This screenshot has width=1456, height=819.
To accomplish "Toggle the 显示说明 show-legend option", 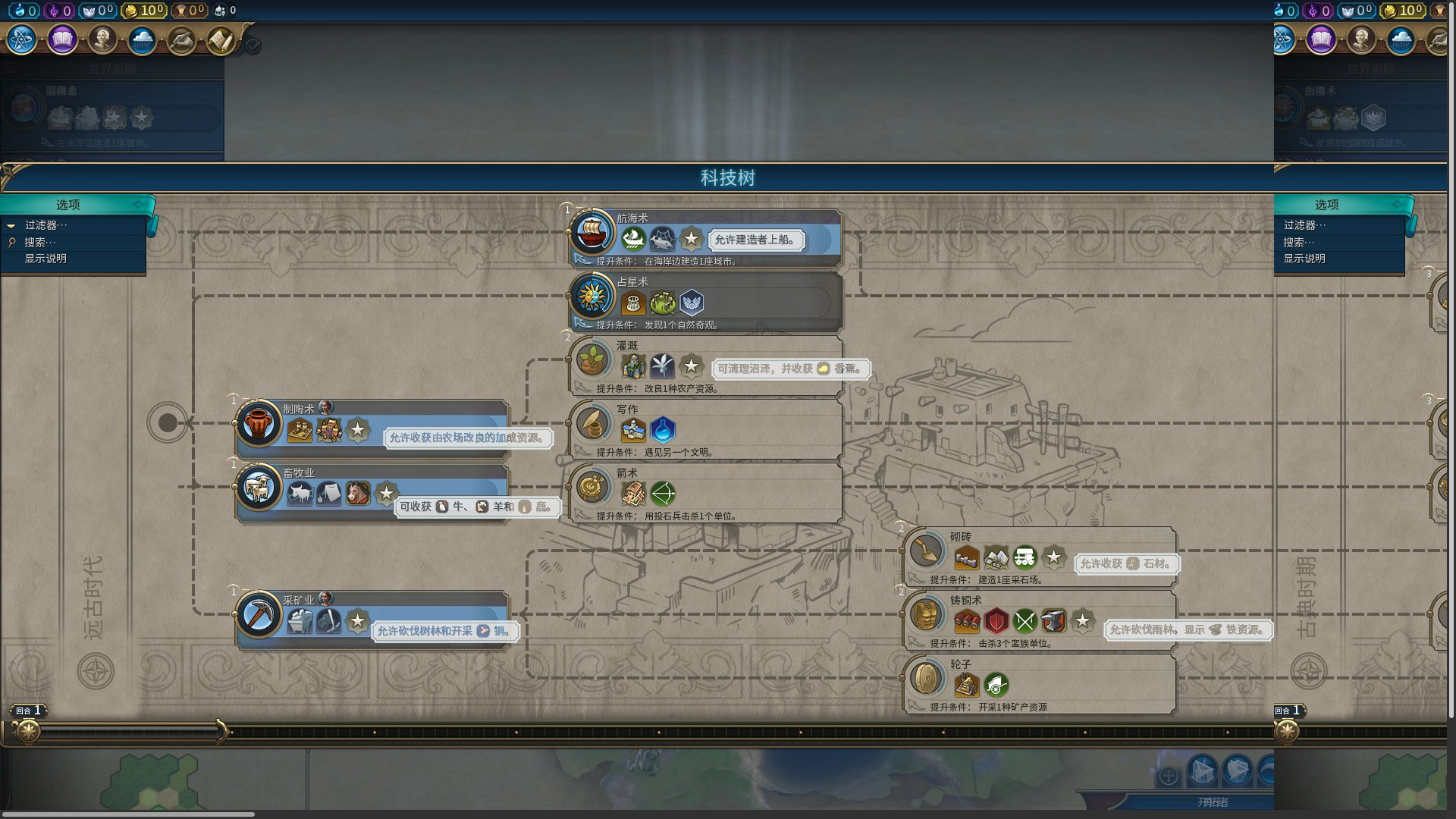I will coord(45,259).
